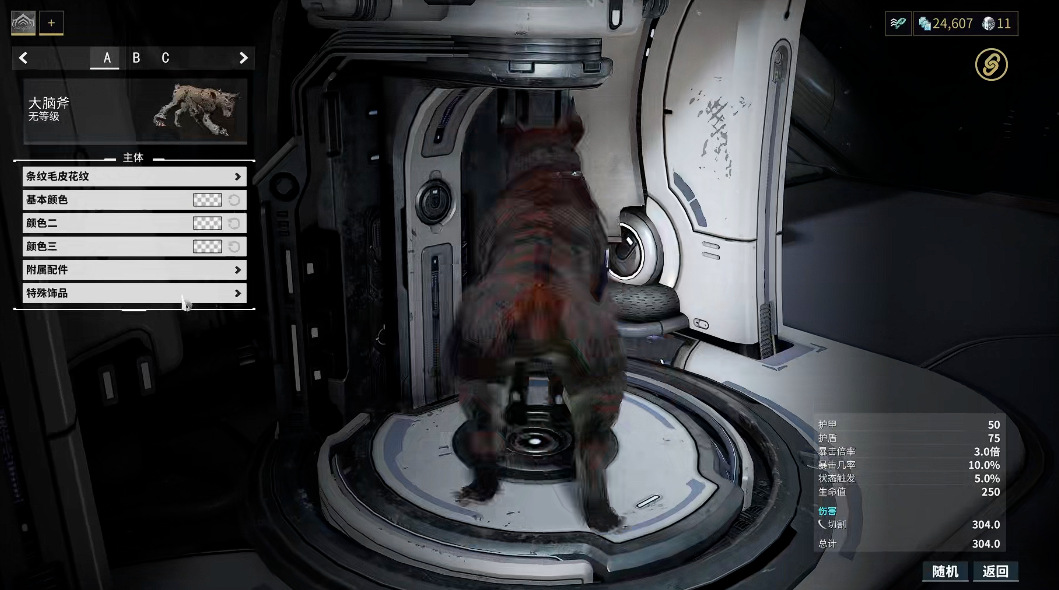Viewport: 1059px width, 590px height.
Task: Switch to appearance config A
Action: click(107, 58)
